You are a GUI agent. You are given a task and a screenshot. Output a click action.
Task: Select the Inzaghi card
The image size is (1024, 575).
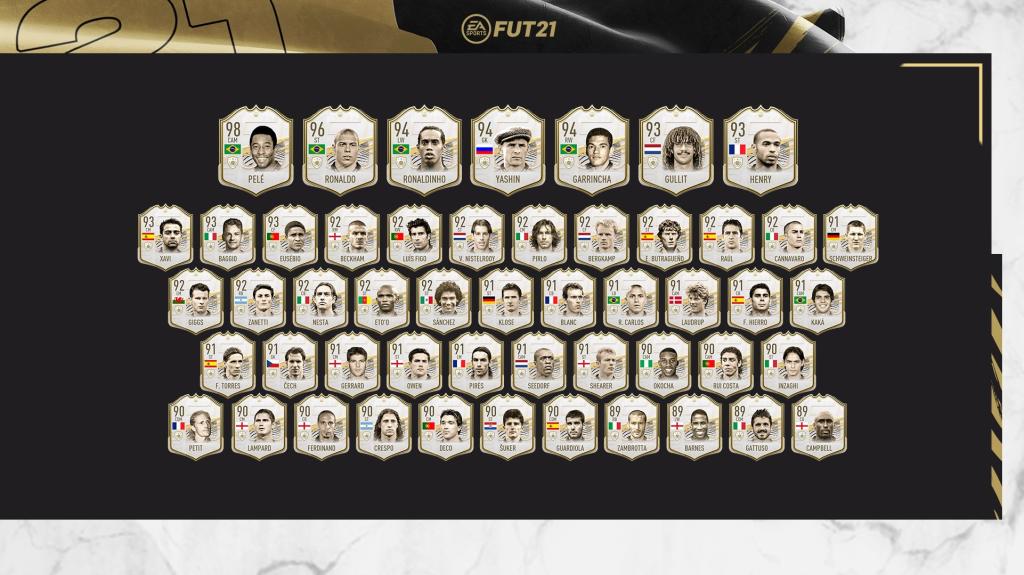point(788,364)
